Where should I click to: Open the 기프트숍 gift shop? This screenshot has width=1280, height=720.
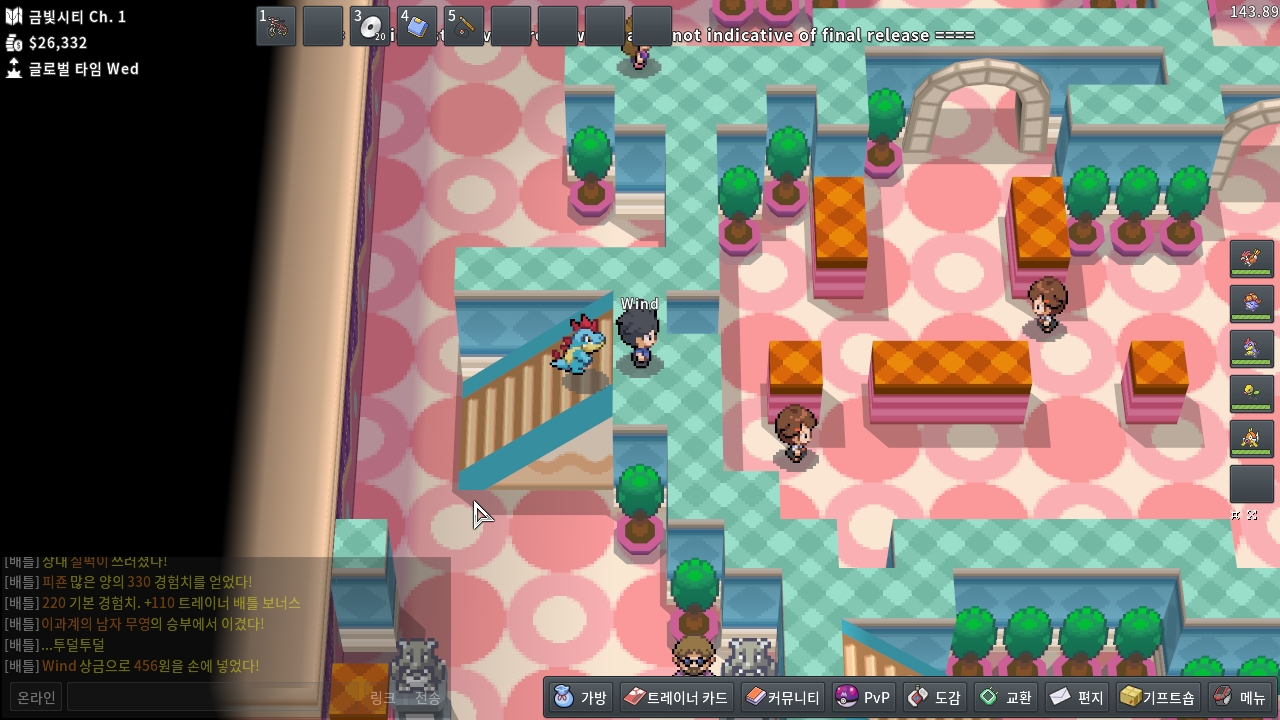(x=1157, y=697)
